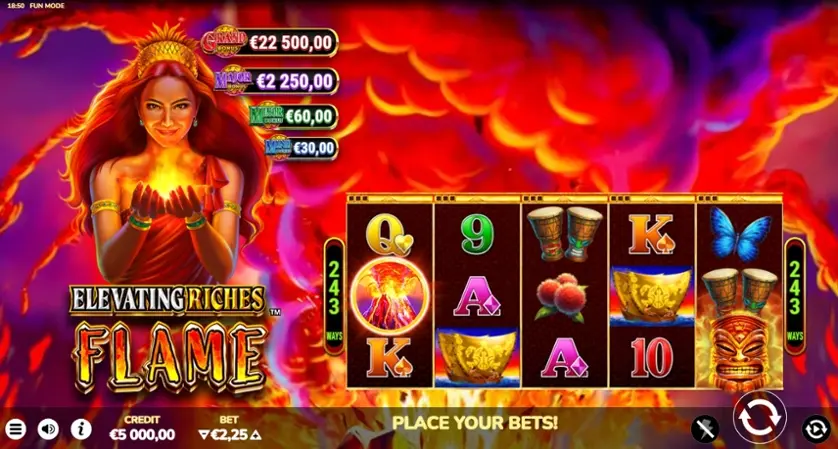Open the hamburger menu
838x449 pixels.
16,429
